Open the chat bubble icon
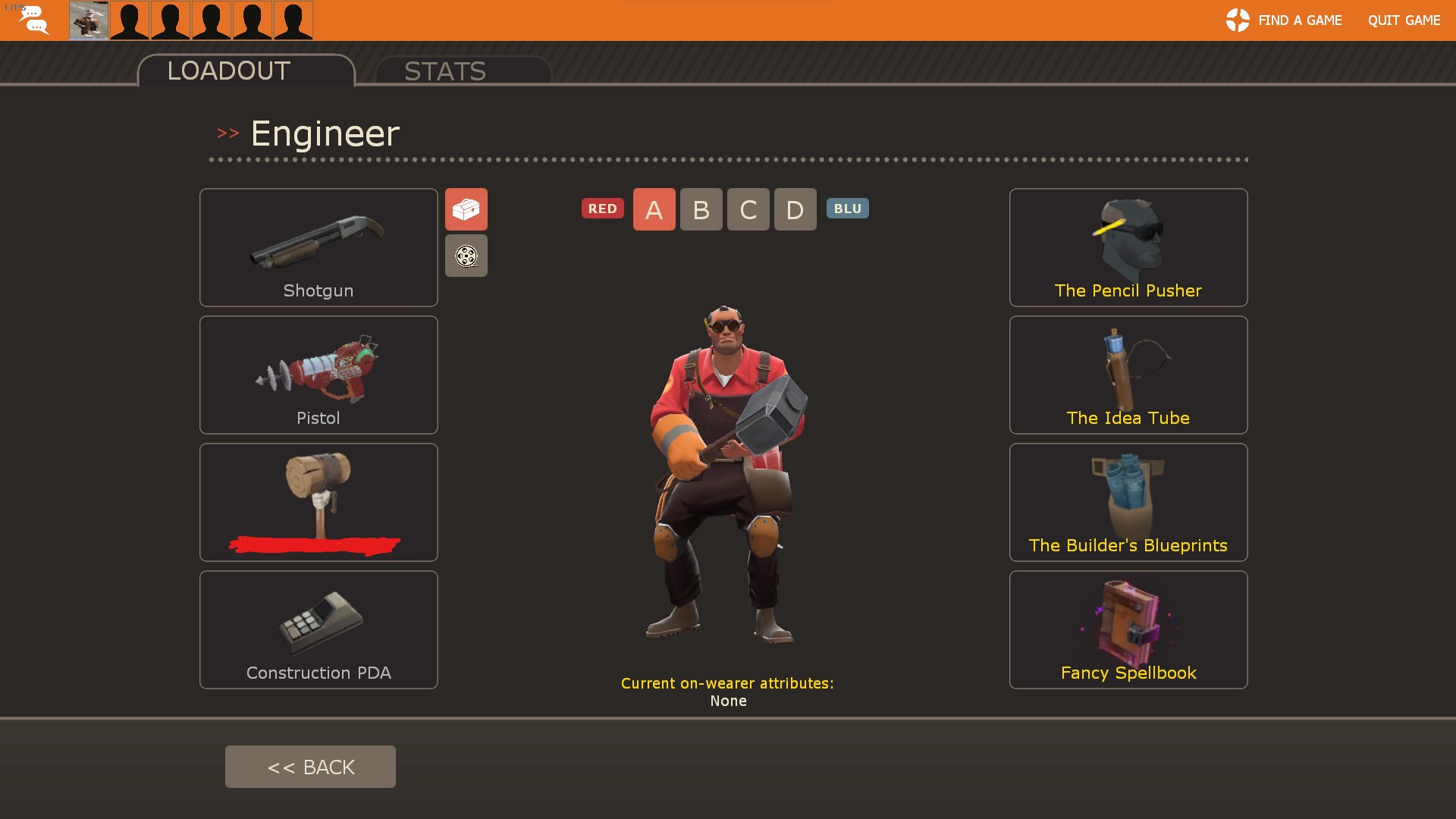1456x819 pixels. 33,20
